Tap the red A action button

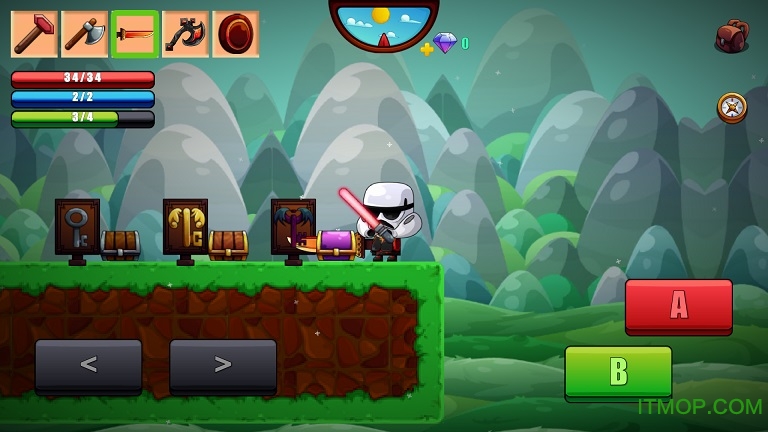coord(678,306)
